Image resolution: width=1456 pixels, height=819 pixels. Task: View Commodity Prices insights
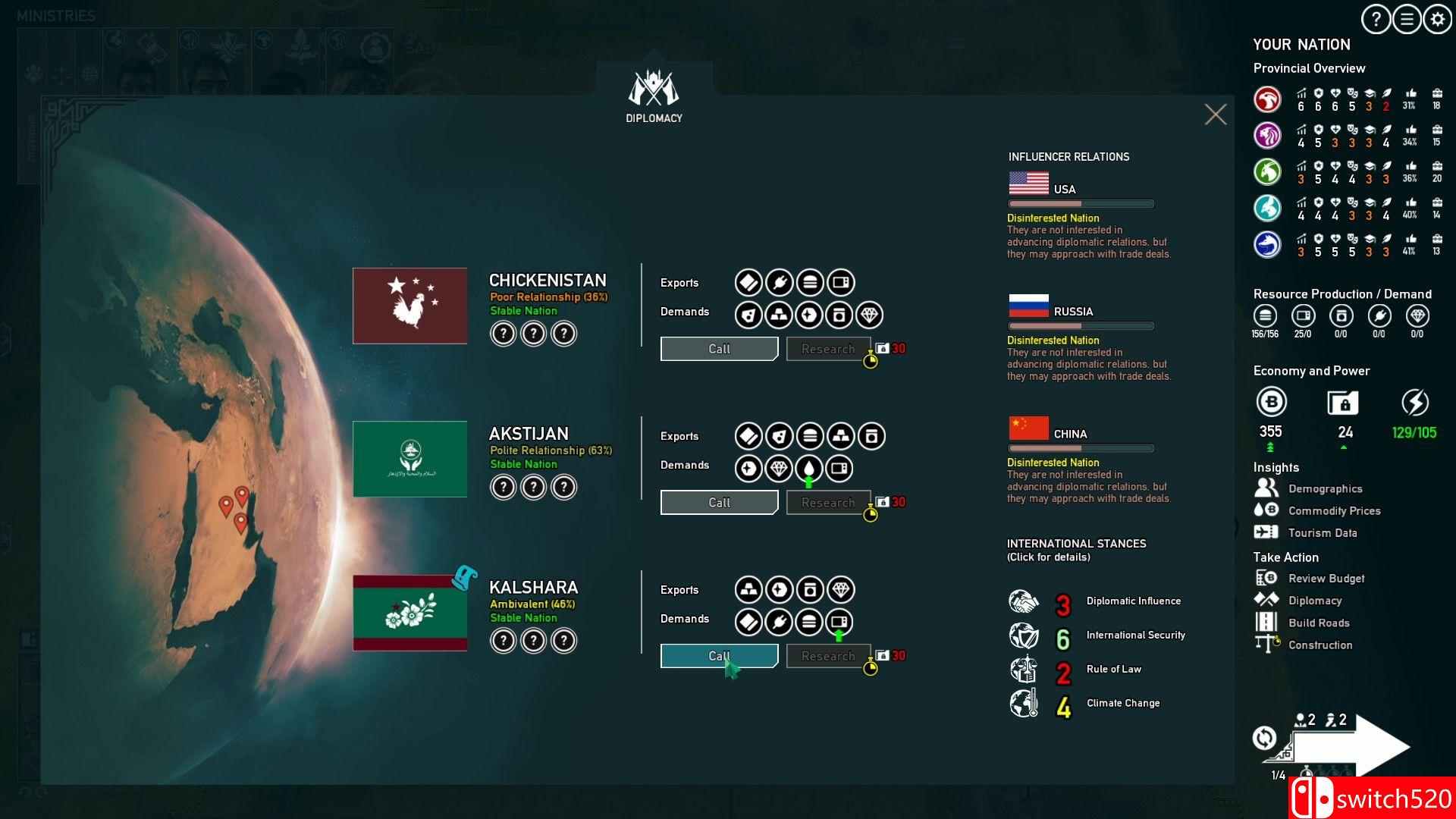pyautogui.click(x=1333, y=510)
